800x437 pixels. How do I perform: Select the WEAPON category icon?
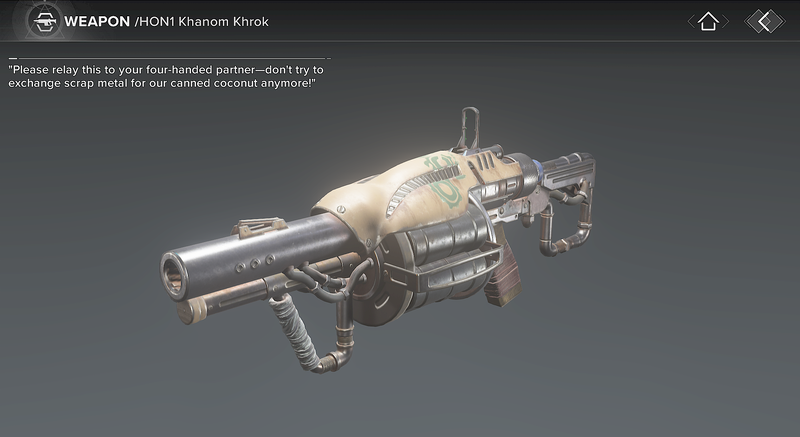(x=42, y=21)
